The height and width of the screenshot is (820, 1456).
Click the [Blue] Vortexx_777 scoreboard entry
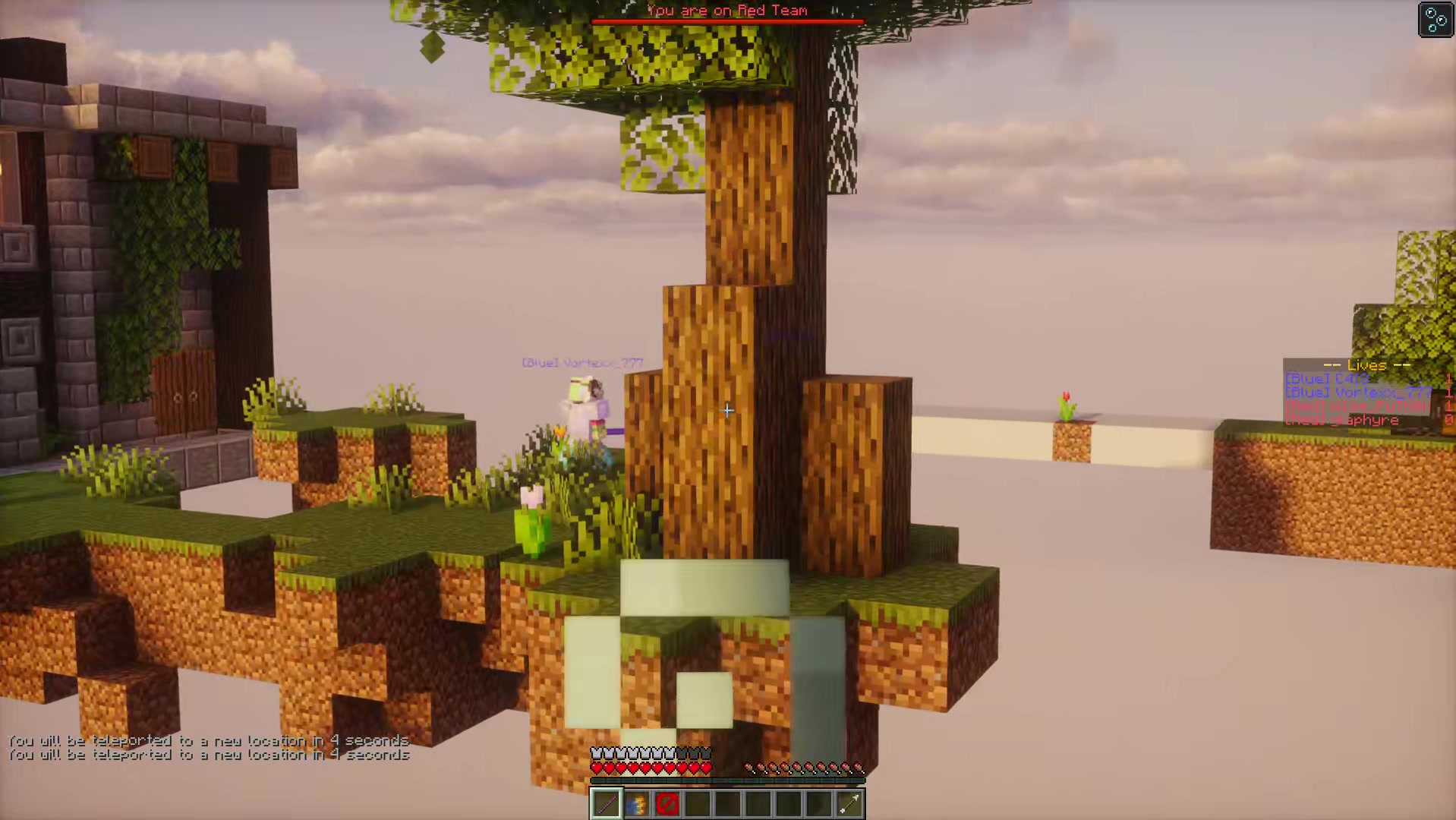[1357, 392]
